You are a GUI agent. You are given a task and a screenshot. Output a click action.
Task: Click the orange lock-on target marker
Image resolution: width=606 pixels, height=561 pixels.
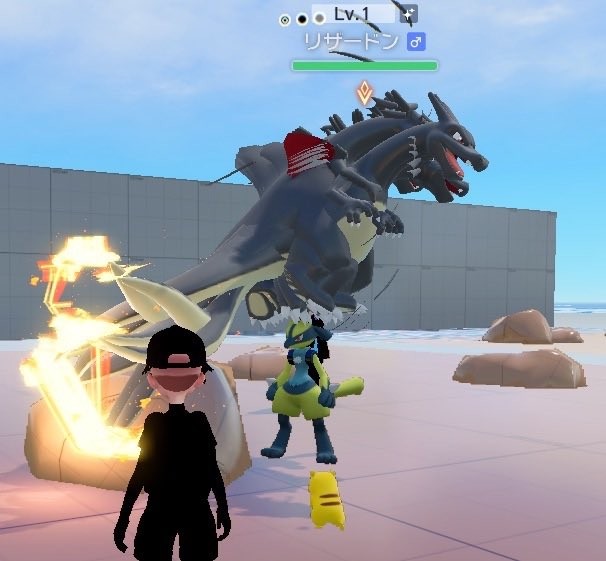coord(366,94)
